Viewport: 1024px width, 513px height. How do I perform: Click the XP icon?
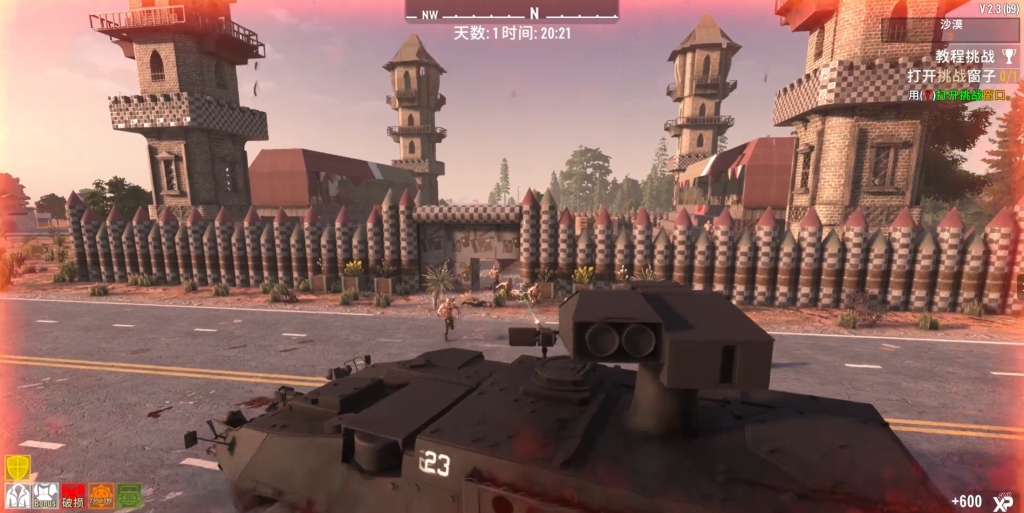click(1003, 501)
